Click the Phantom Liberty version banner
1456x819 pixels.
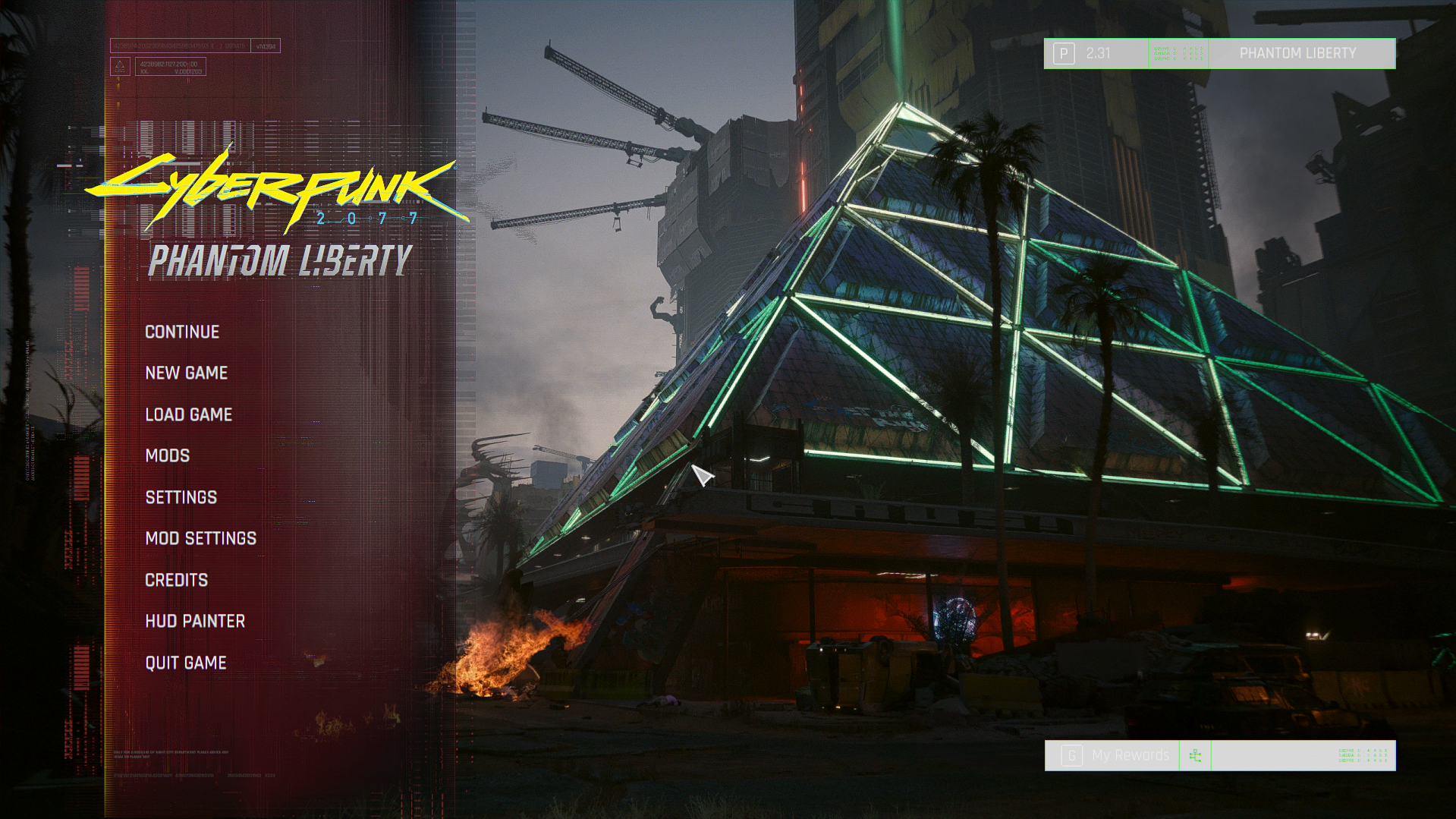pyautogui.click(x=1297, y=54)
